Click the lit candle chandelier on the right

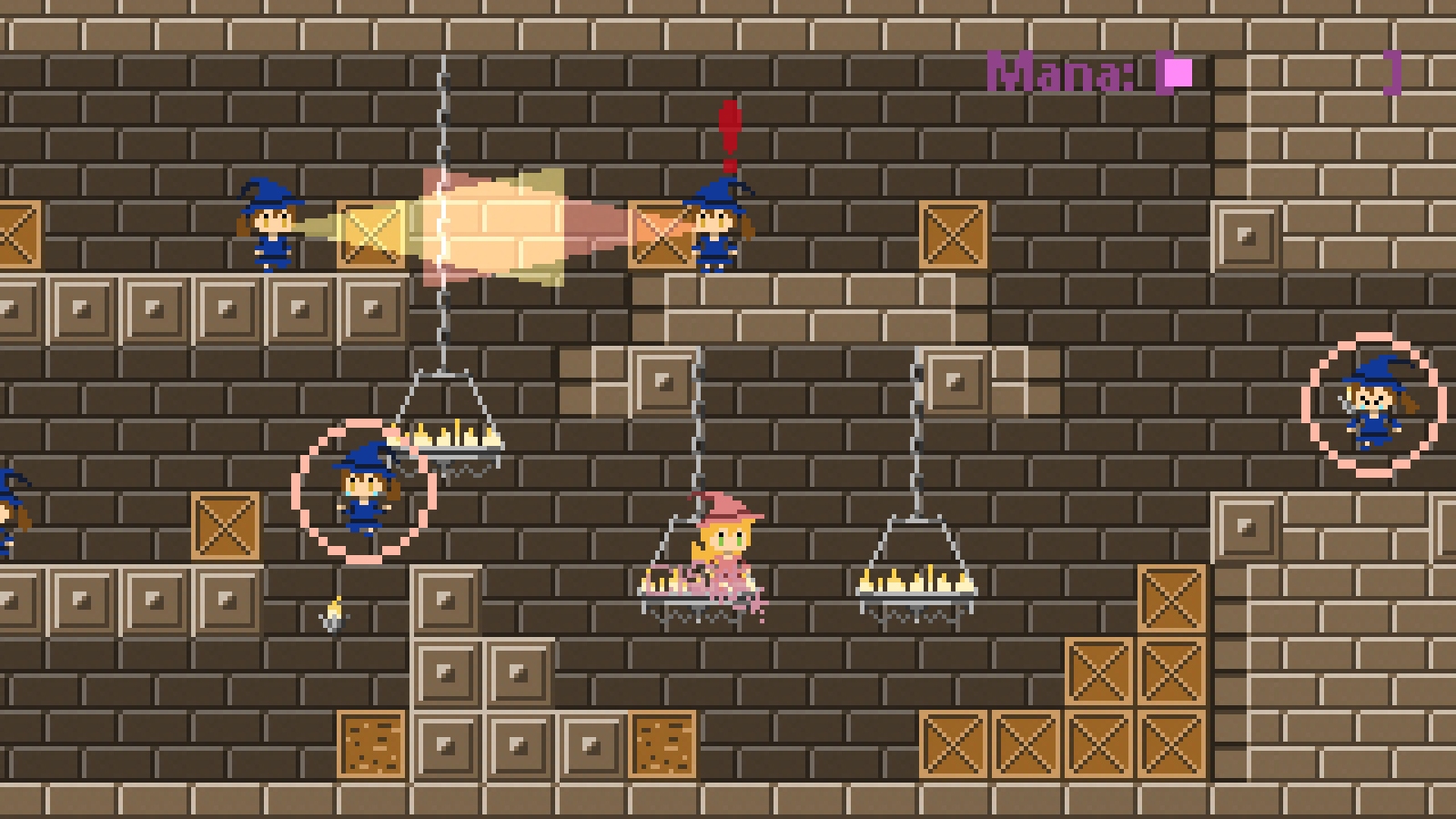[x=915, y=582]
